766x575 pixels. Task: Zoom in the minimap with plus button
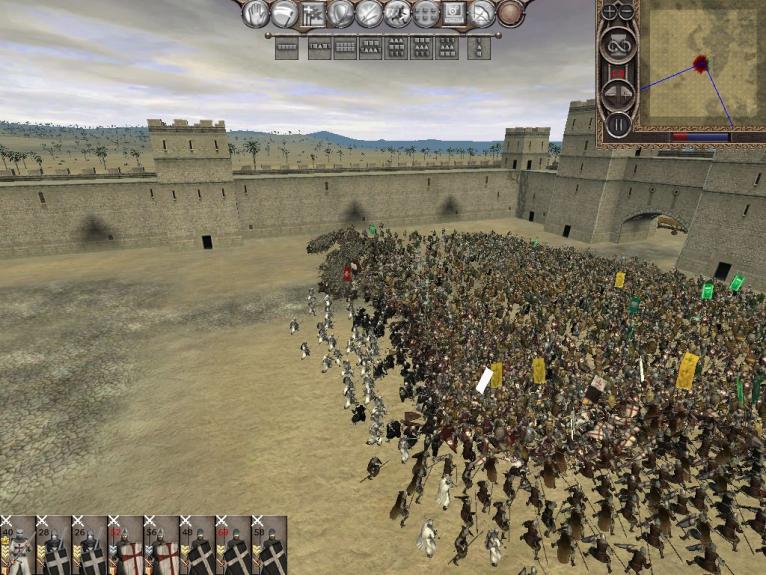point(609,12)
